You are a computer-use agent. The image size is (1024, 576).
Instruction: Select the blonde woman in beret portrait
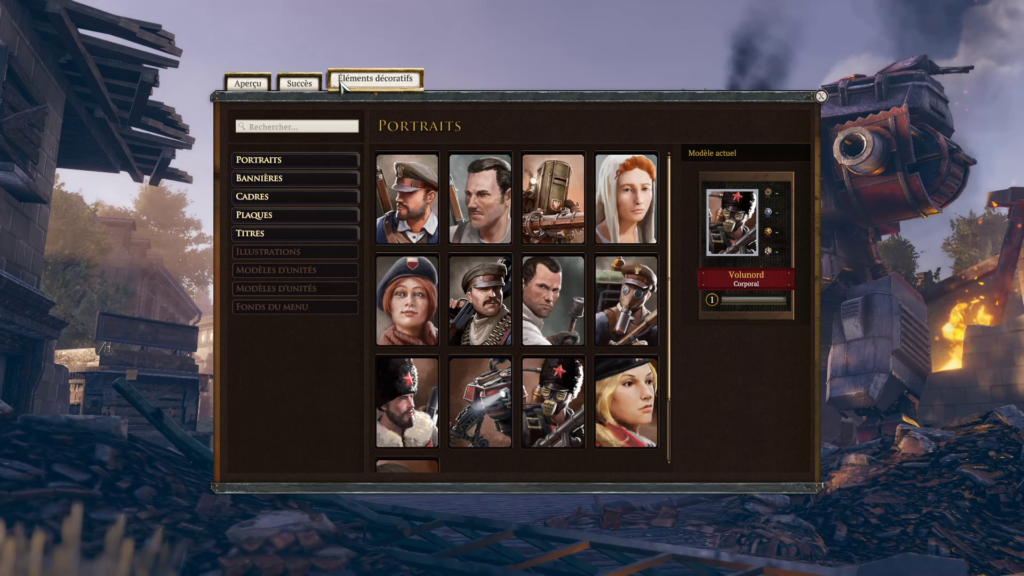click(626, 402)
